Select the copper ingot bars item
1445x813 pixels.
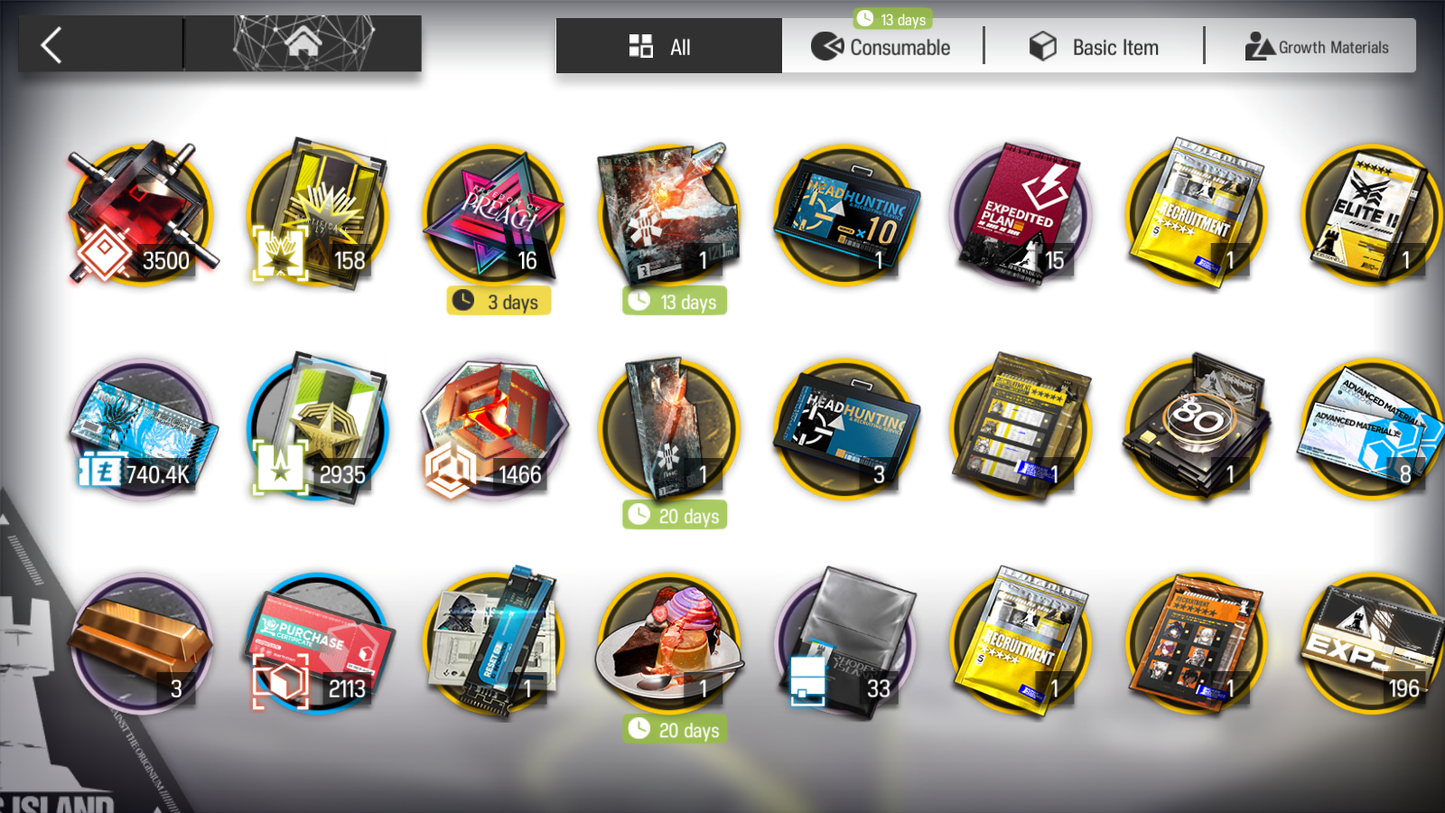pyautogui.click(x=141, y=644)
